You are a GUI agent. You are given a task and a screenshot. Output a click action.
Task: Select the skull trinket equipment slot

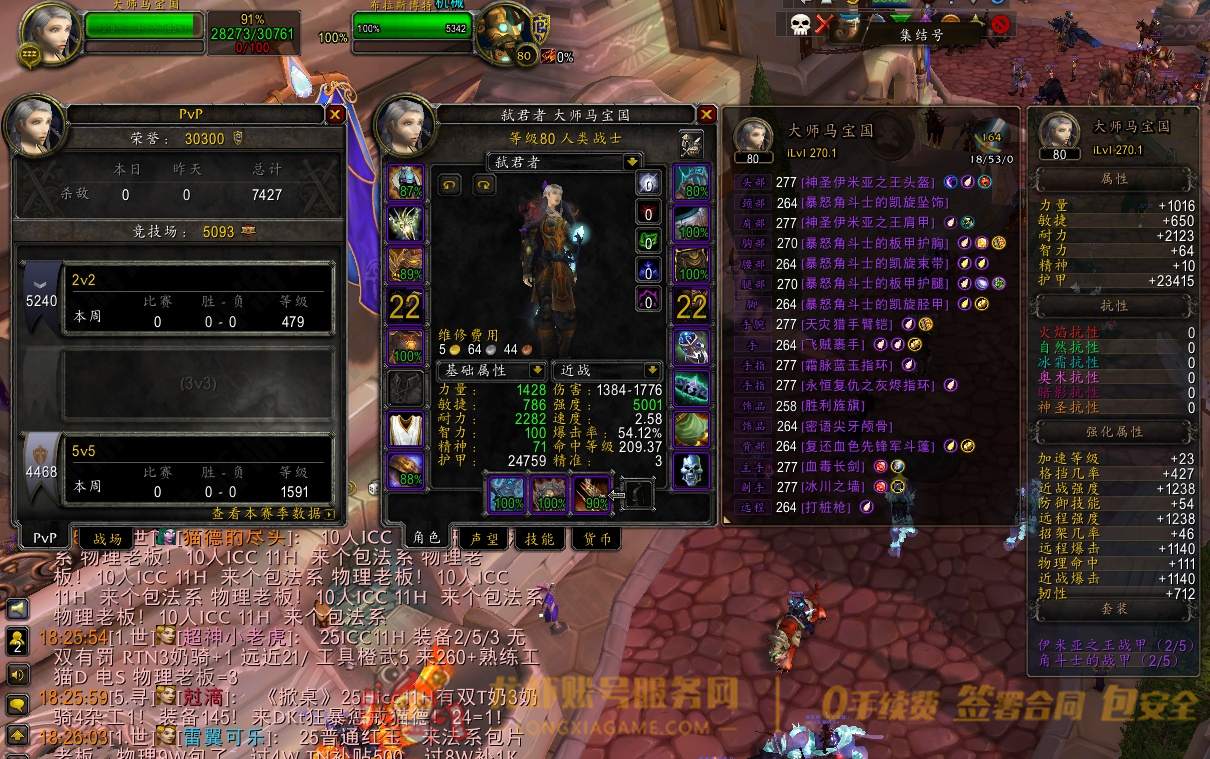[691, 470]
